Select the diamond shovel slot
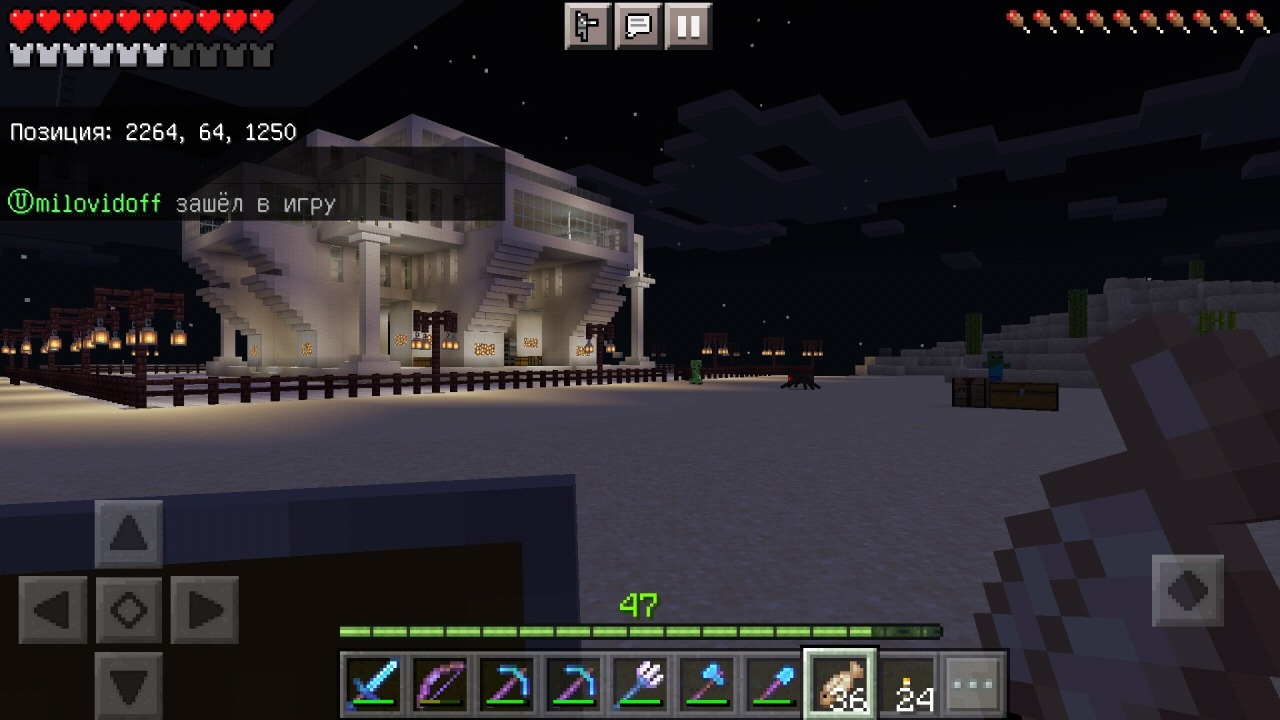 [774, 685]
